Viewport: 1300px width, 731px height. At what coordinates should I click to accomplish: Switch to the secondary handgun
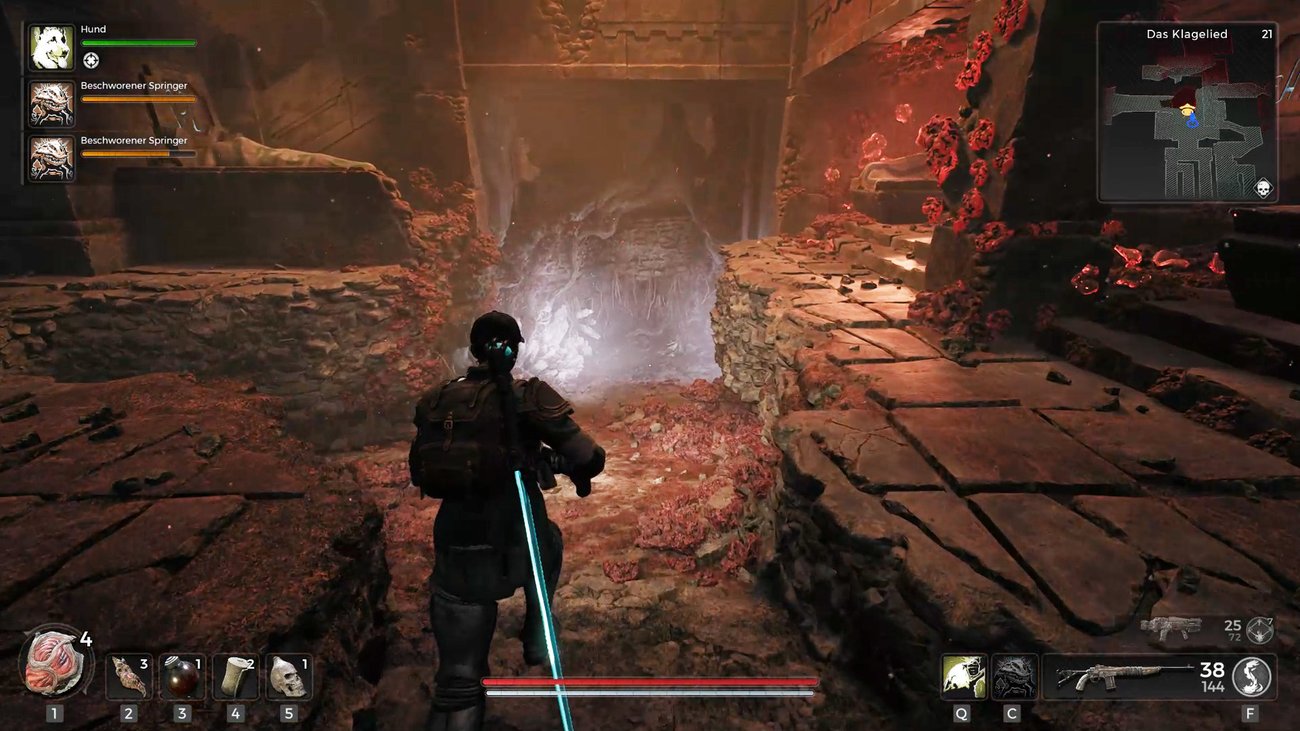pos(1171,629)
